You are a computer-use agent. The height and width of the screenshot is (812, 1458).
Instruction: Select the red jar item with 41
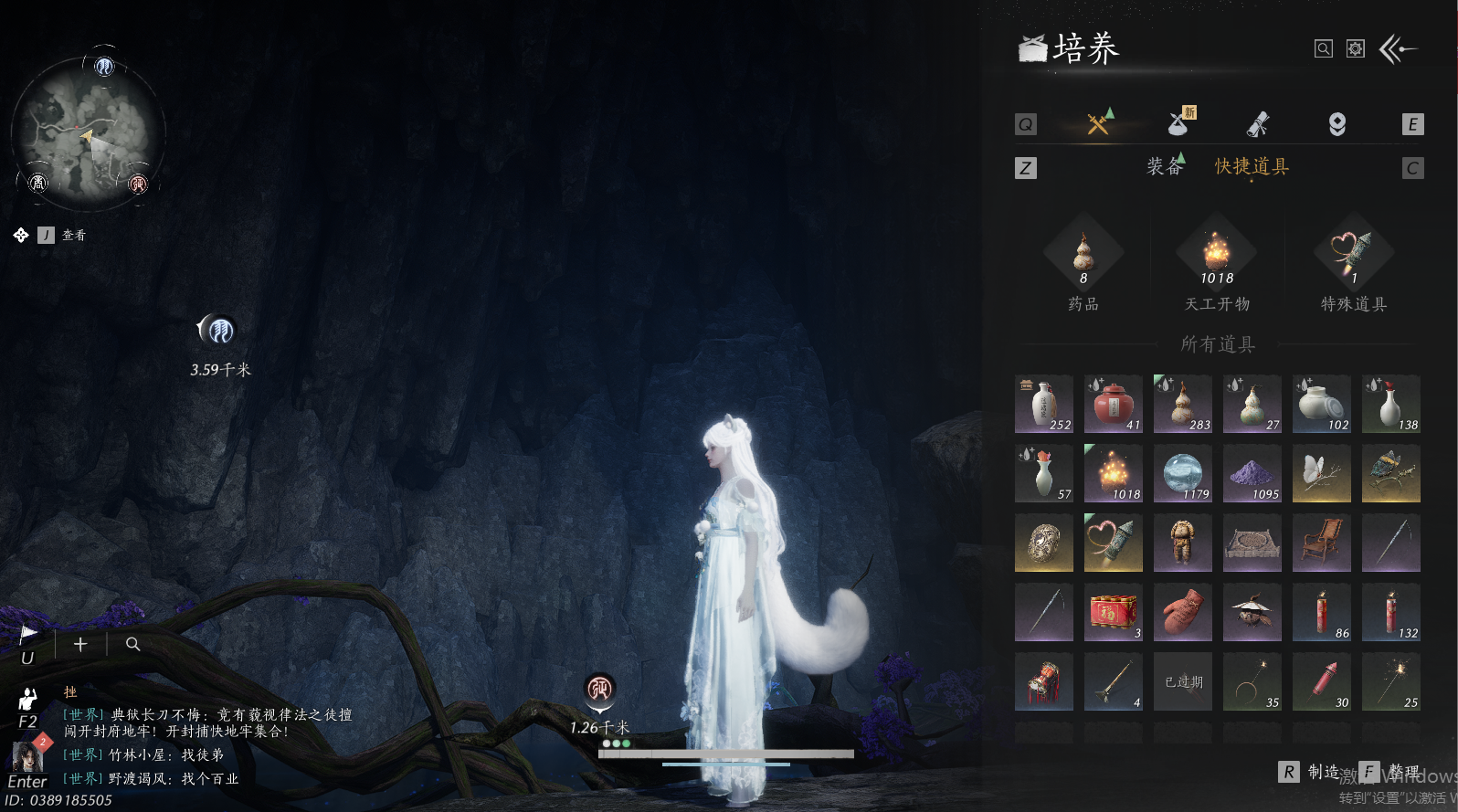[1113, 404]
